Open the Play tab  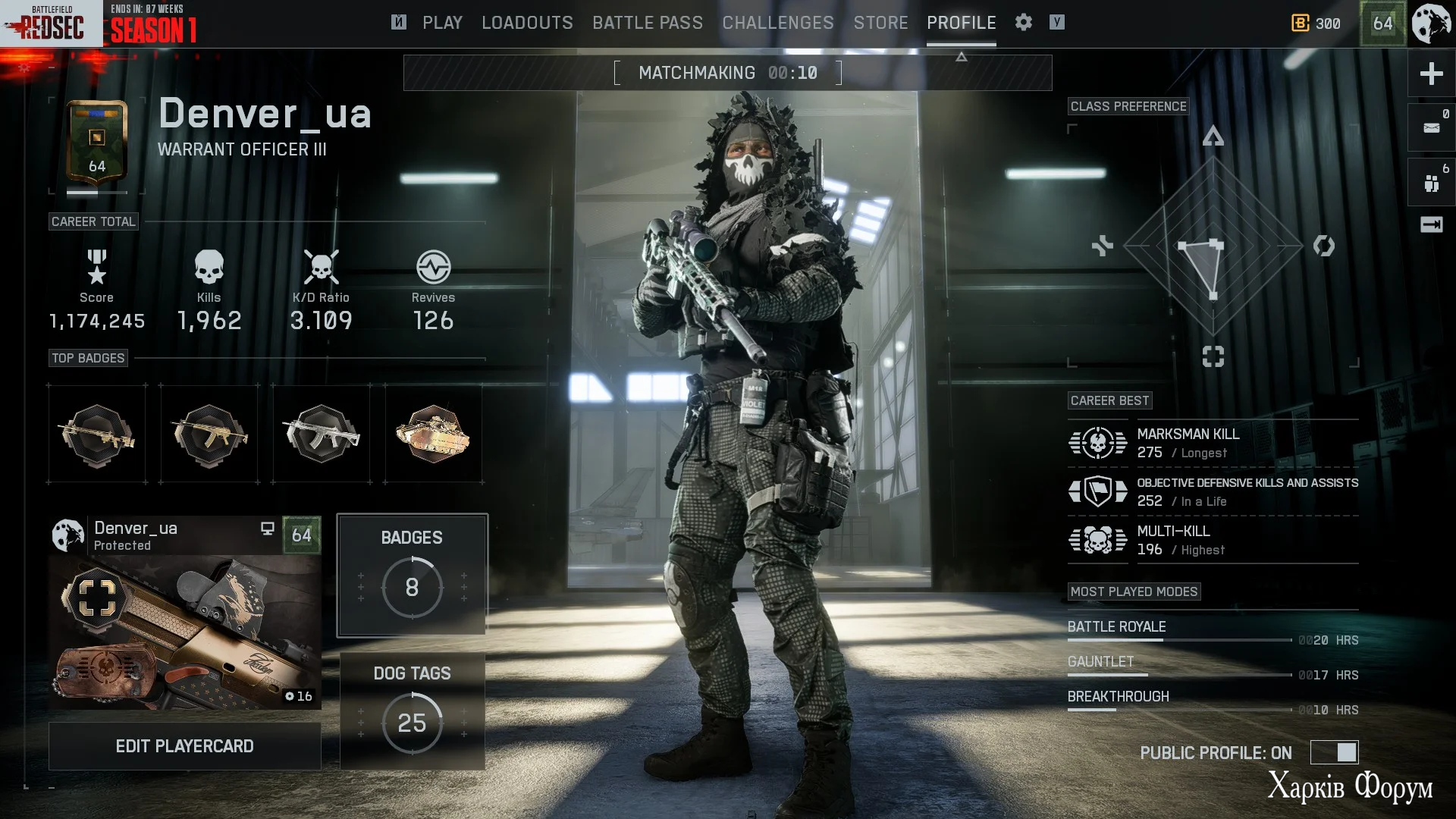(x=442, y=23)
